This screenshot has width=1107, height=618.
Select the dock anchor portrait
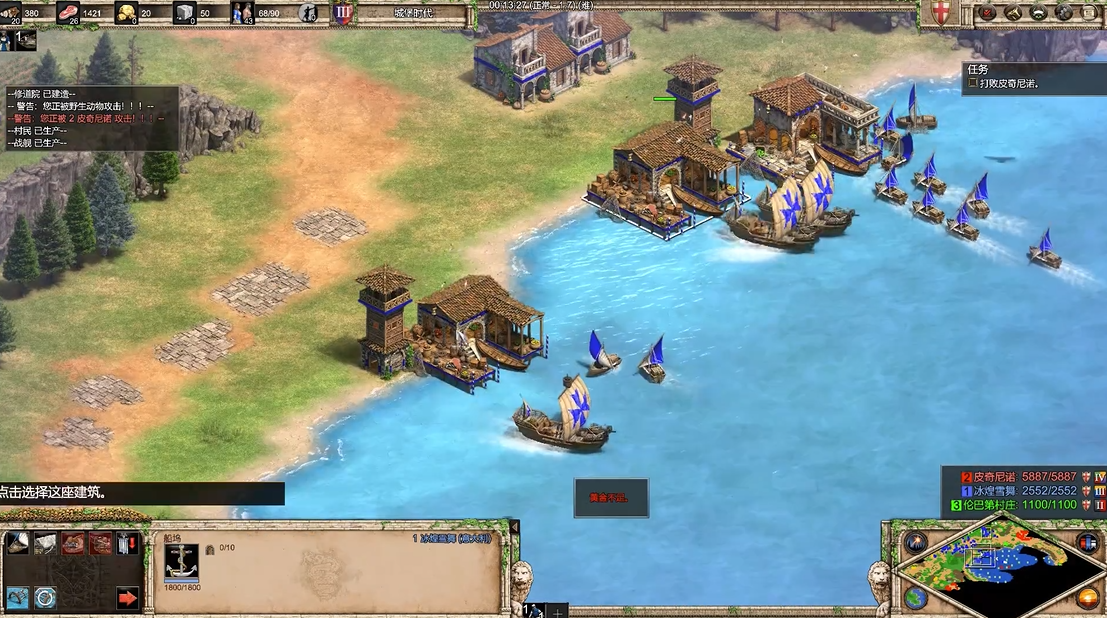pyautogui.click(x=181, y=560)
